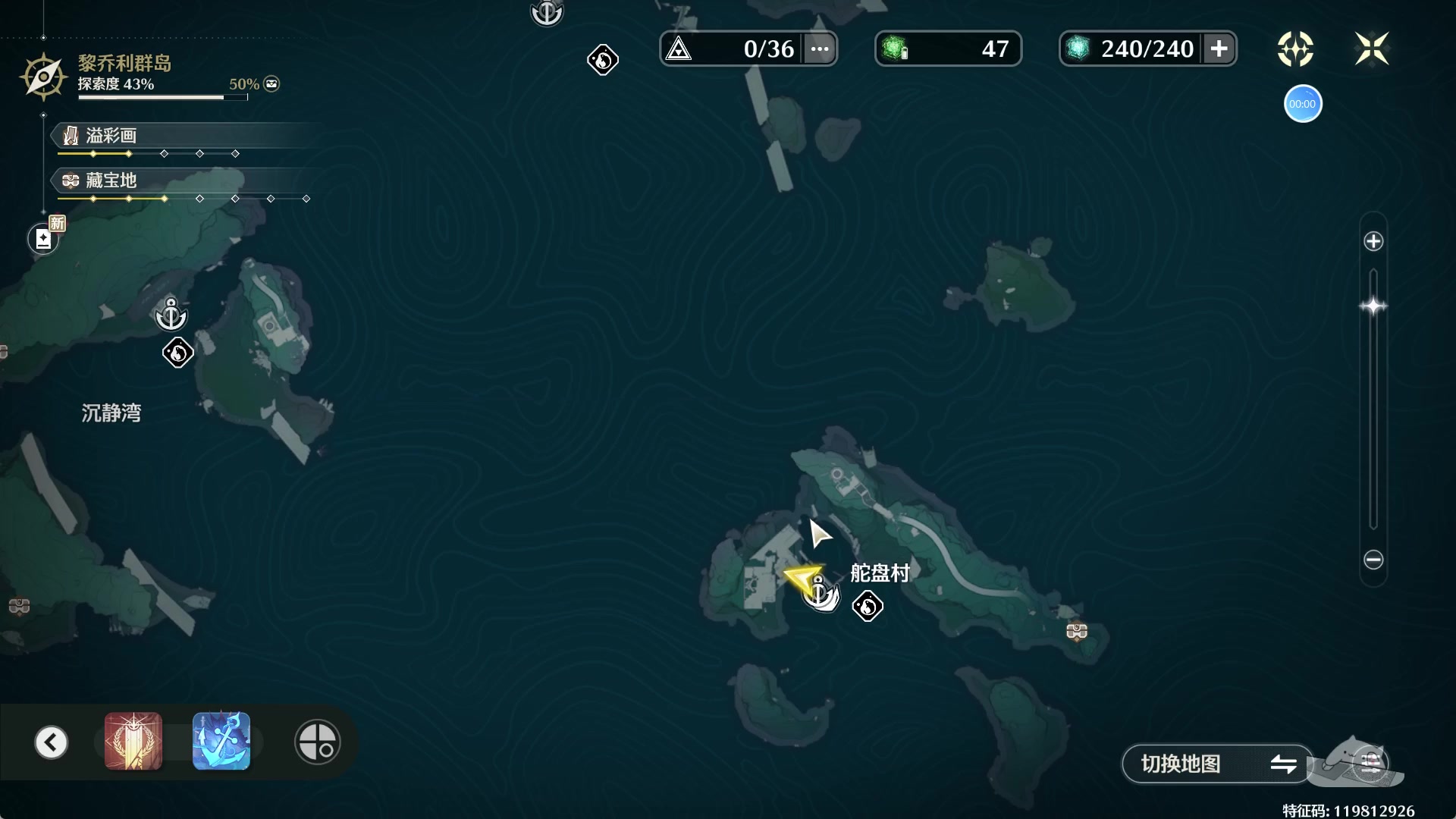This screenshot has width=1456, height=819.
Task: Select the red emblem map icon
Action: pos(133,741)
